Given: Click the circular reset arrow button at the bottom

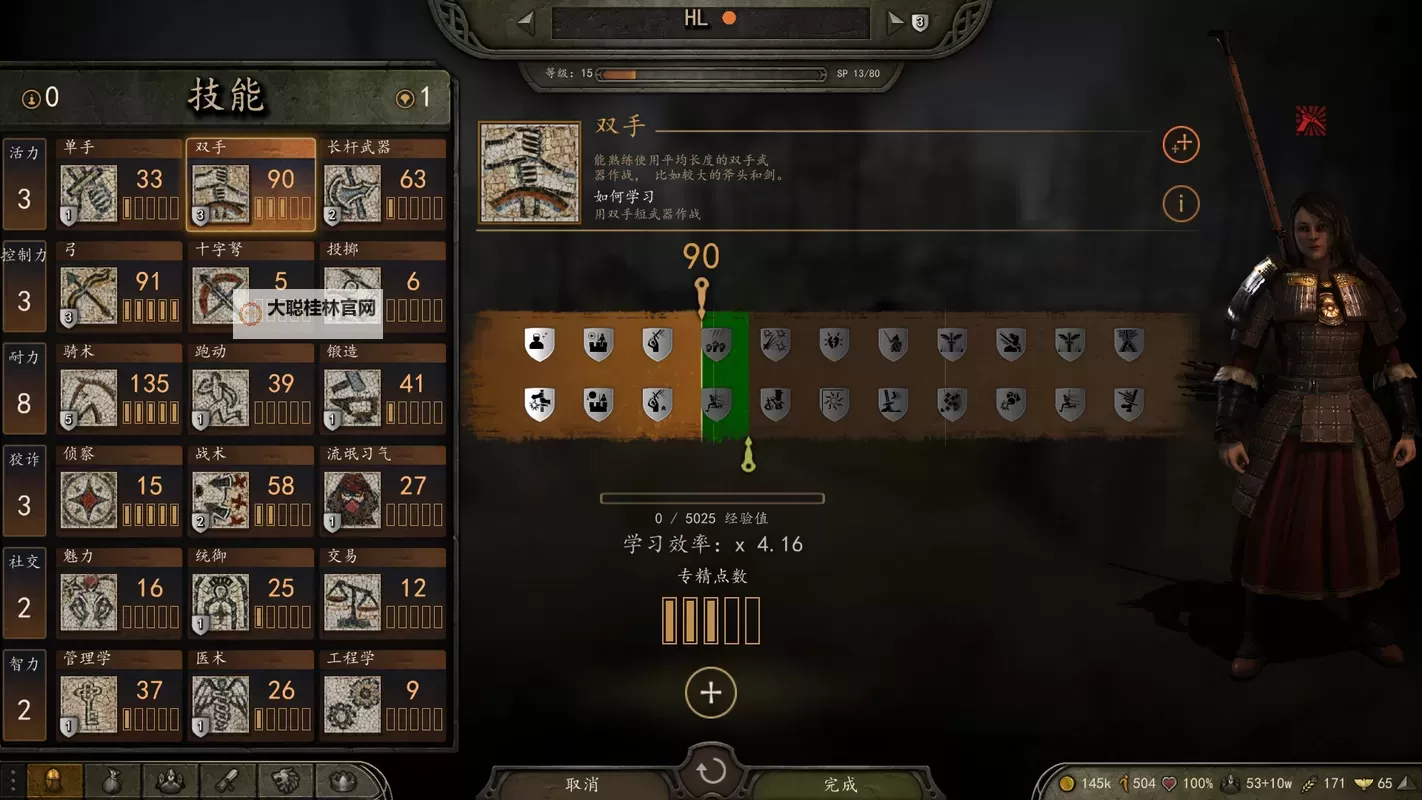Looking at the screenshot, I should click(x=711, y=769).
